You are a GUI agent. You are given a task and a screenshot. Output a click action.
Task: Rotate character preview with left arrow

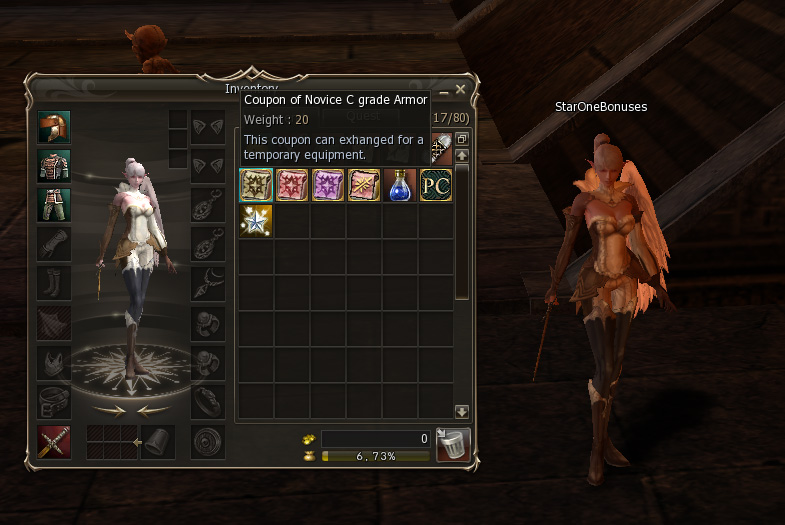[152, 410]
